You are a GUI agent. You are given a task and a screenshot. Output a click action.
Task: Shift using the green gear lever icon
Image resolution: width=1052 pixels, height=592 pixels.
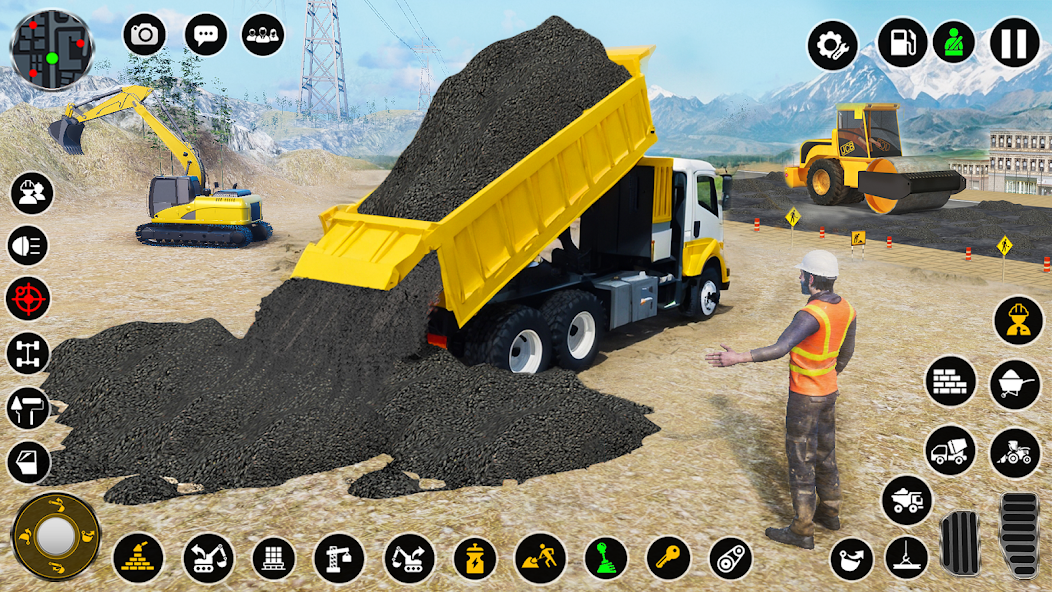[x=606, y=558]
